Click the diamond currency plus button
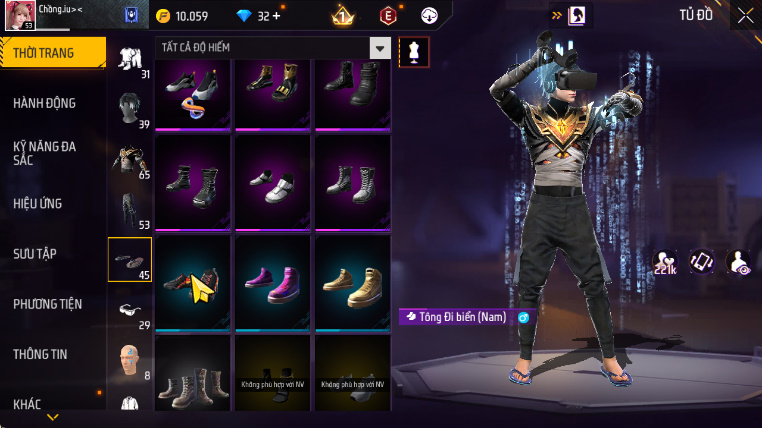Viewport: 762px width, 428px height. coord(276,16)
